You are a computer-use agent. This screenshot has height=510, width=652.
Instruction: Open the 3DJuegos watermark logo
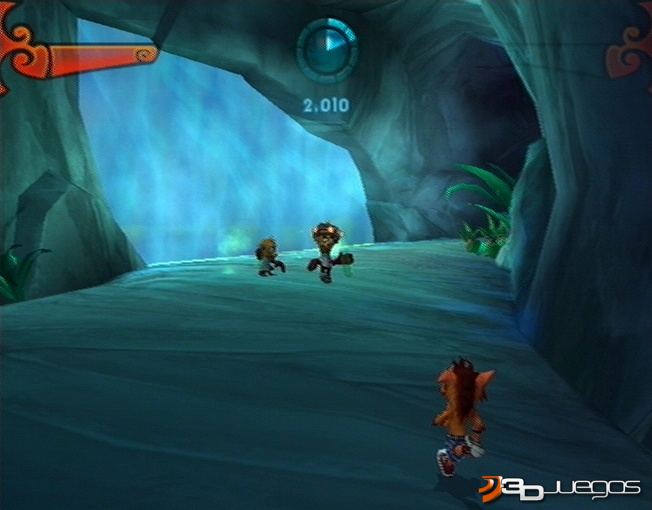coord(559,487)
